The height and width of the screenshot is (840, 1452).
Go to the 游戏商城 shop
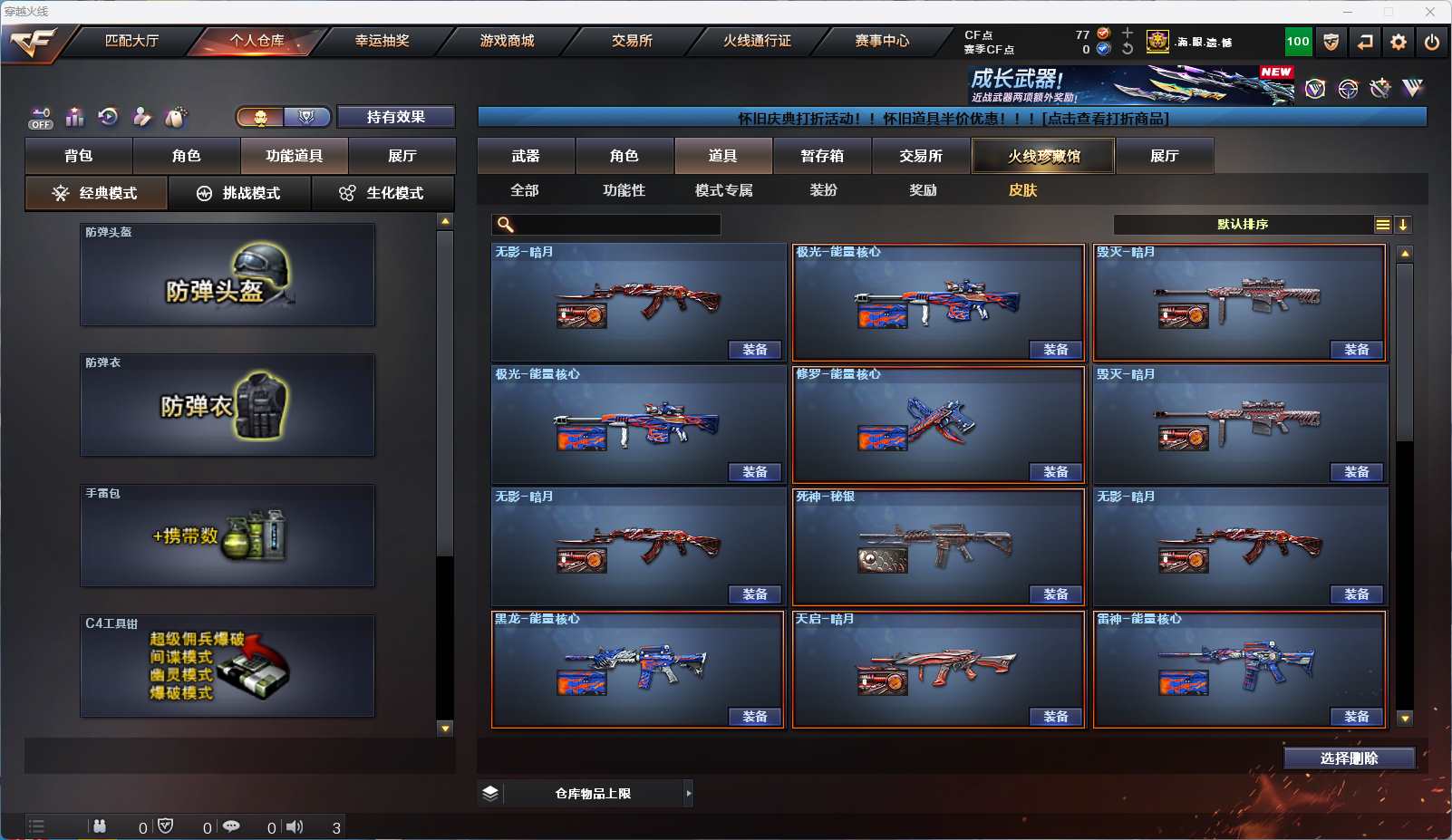tap(507, 41)
